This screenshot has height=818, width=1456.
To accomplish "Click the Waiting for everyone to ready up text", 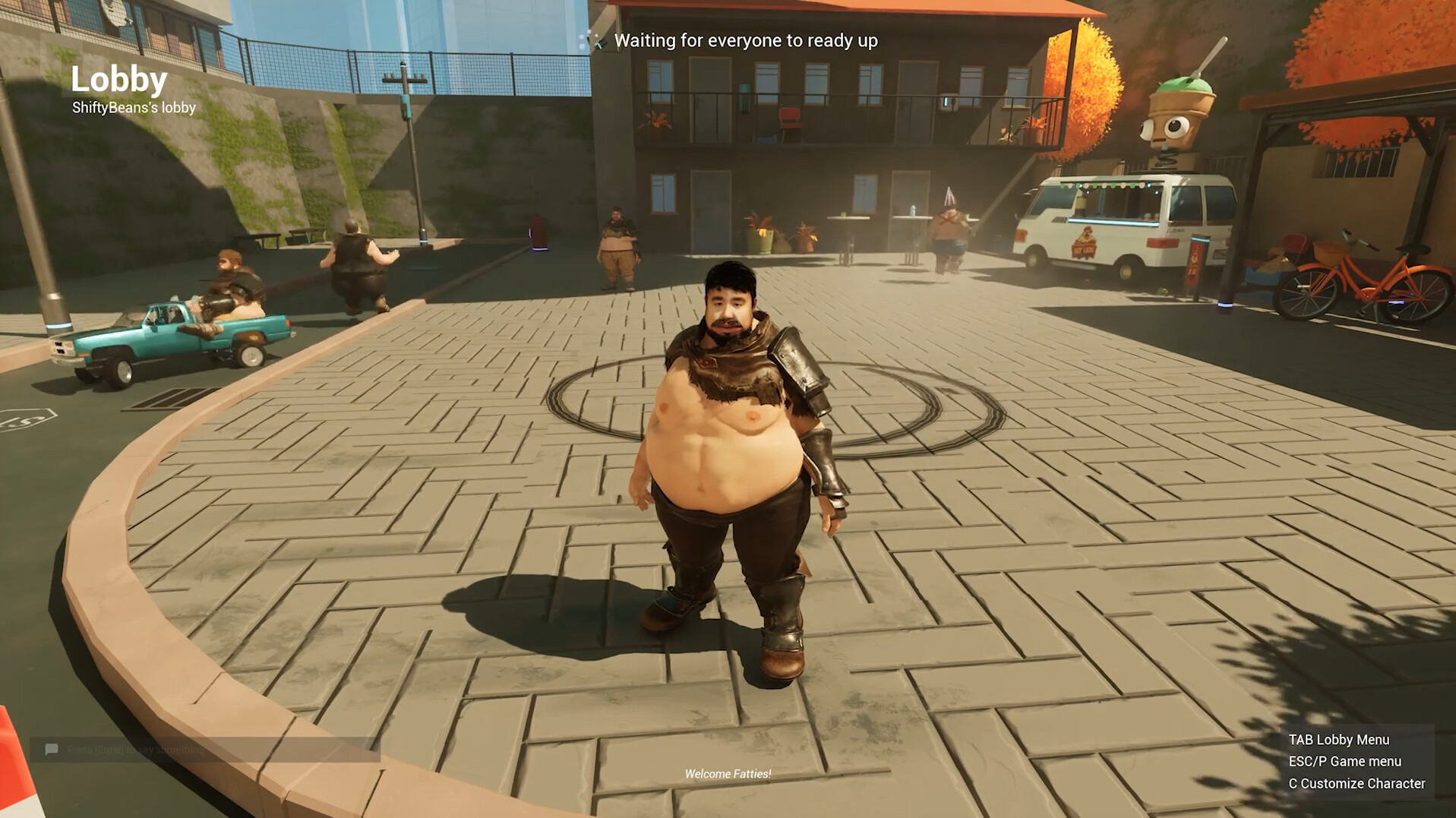I will 747,42.
